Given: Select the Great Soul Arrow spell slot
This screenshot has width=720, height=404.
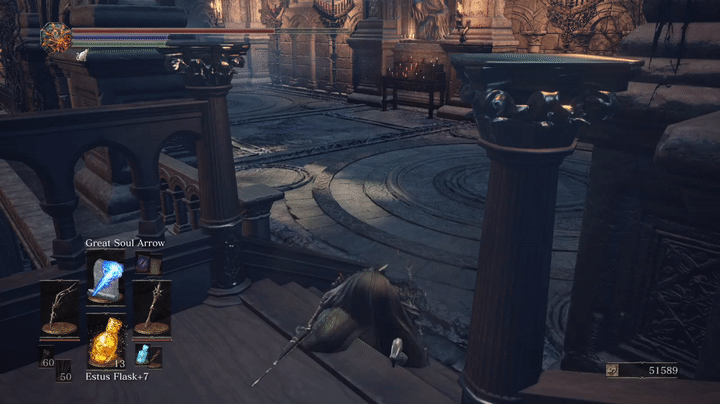Looking at the screenshot, I should click(105, 278).
